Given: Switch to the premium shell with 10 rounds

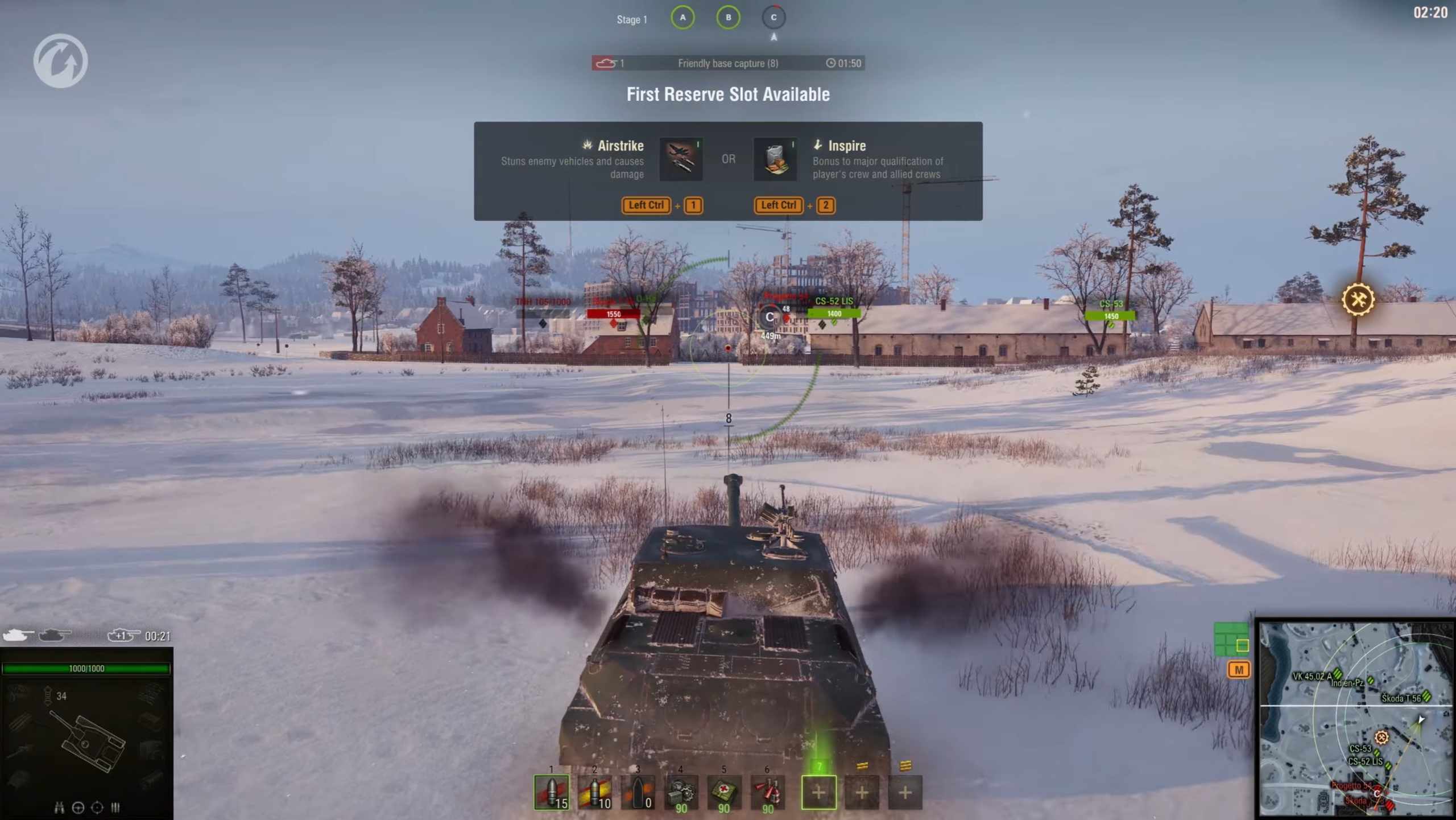Looking at the screenshot, I should [594, 792].
